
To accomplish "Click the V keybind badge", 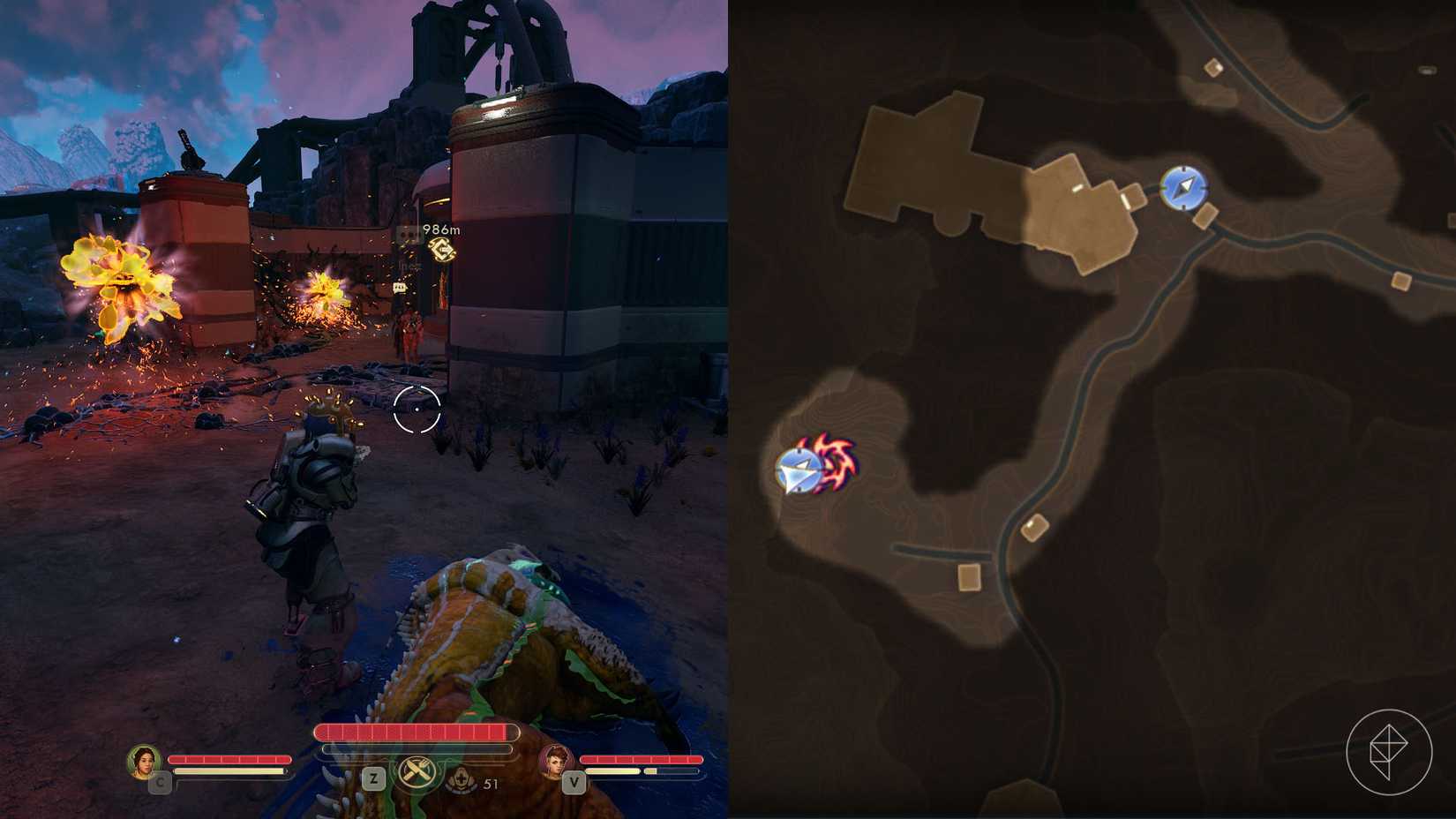I will pos(573,782).
